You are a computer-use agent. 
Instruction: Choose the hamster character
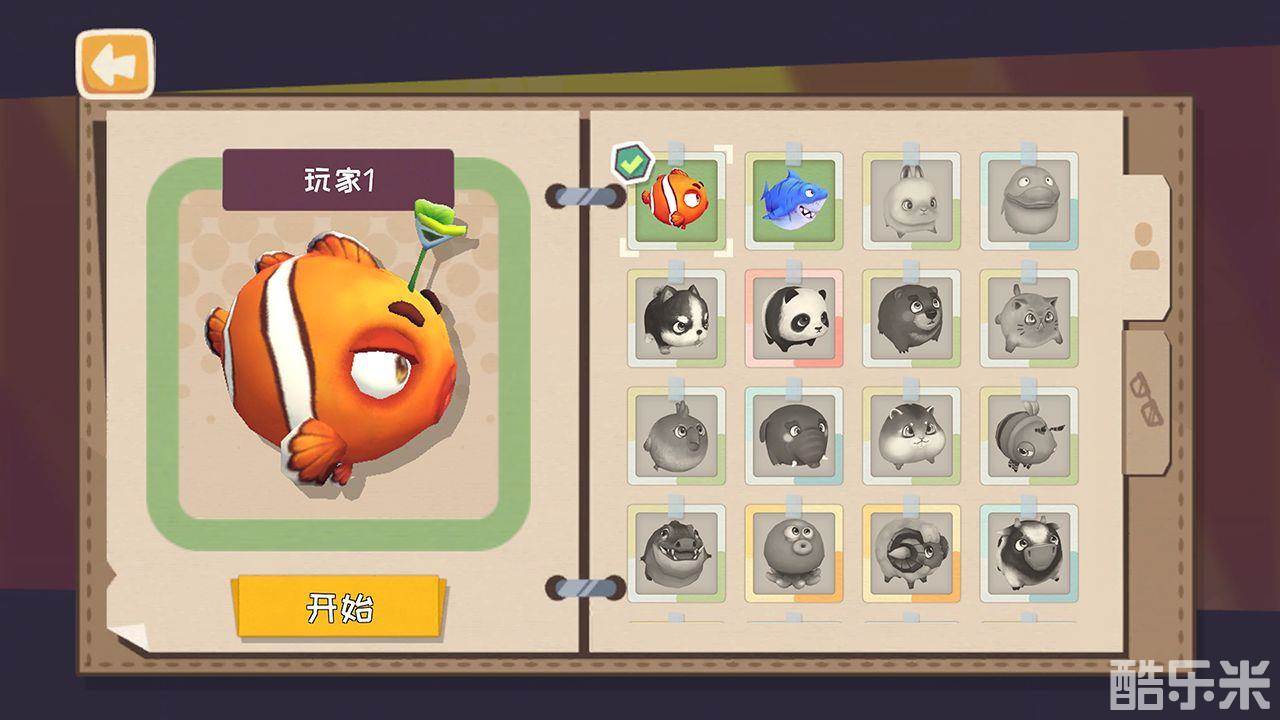pyautogui.click(x=910, y=436)
